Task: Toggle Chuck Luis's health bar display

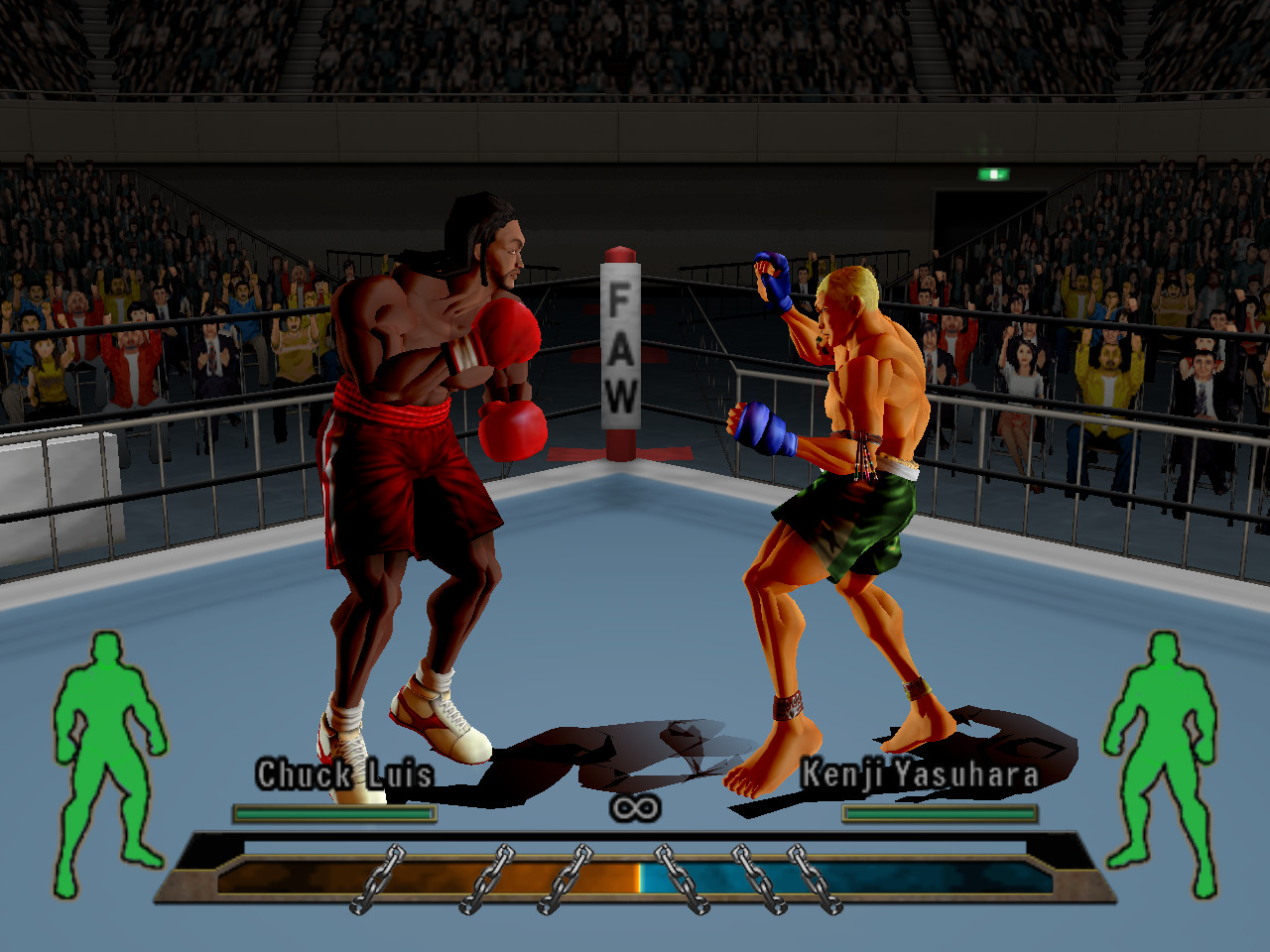Action: tap(334, 813)
